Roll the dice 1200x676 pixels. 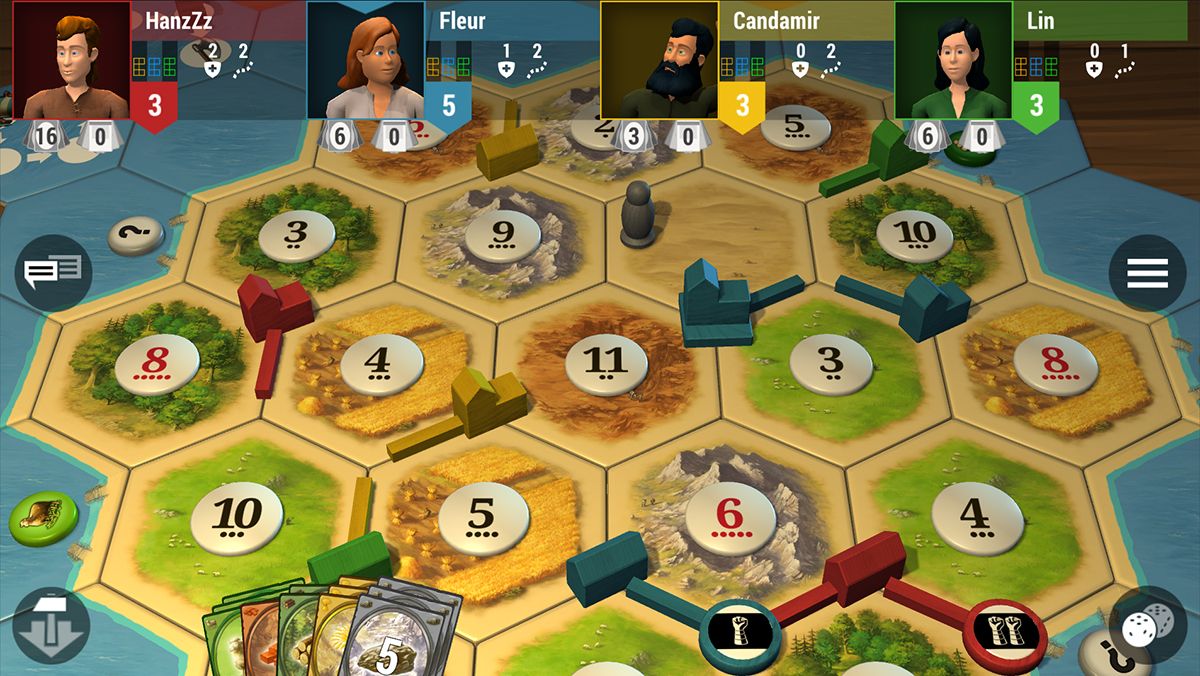click(1144, 629)
